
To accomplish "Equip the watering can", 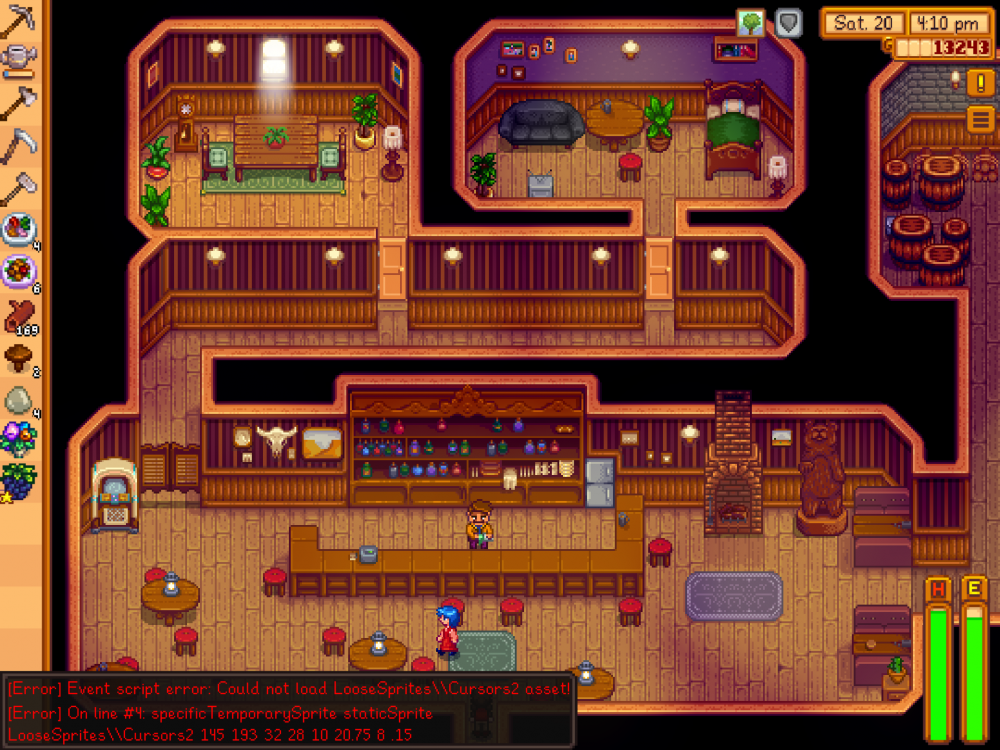I will point(19,62).
